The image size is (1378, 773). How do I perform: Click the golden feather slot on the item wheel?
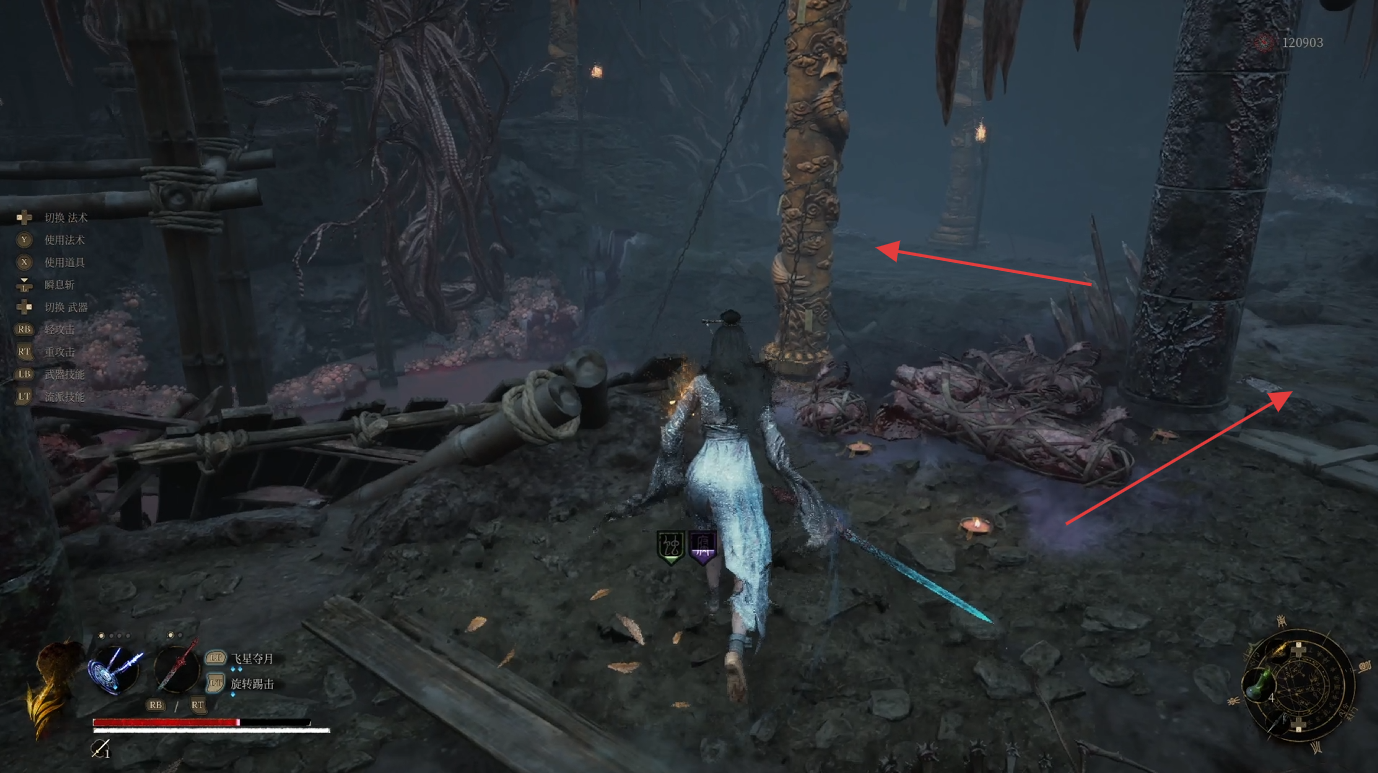(x=1281, y=649)
